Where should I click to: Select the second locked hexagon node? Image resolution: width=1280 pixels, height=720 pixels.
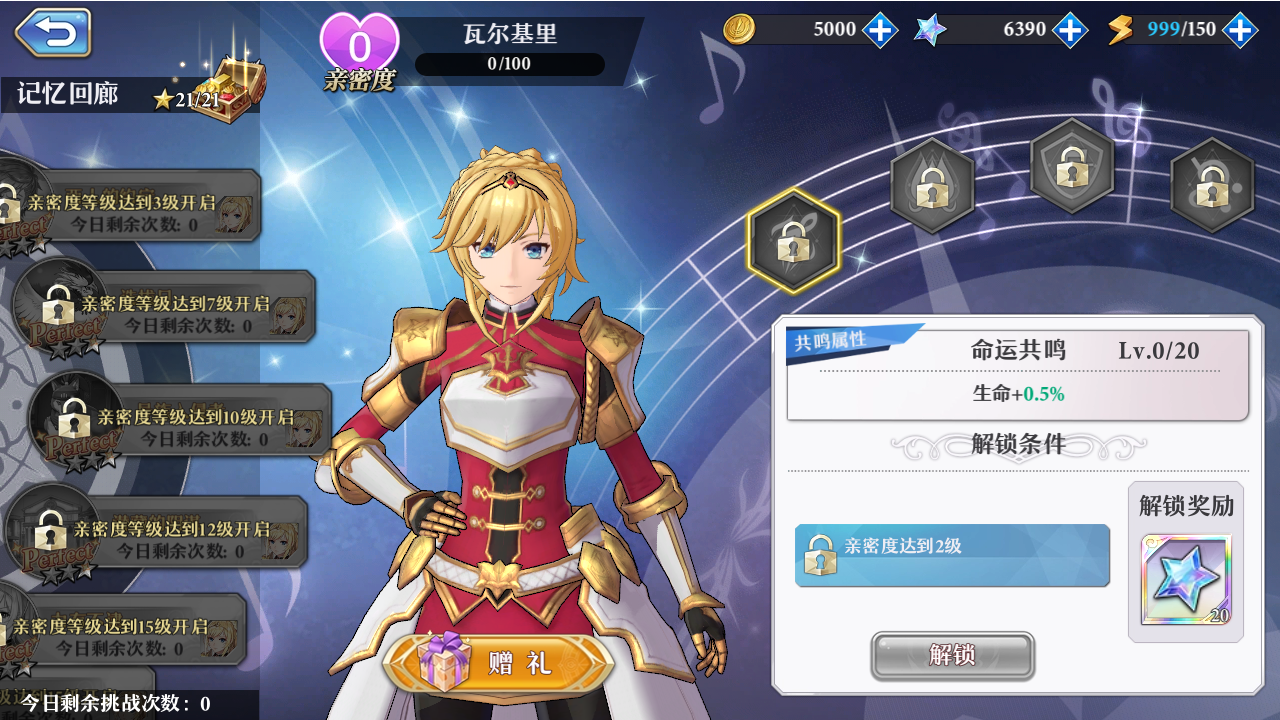tap(933, 188)
